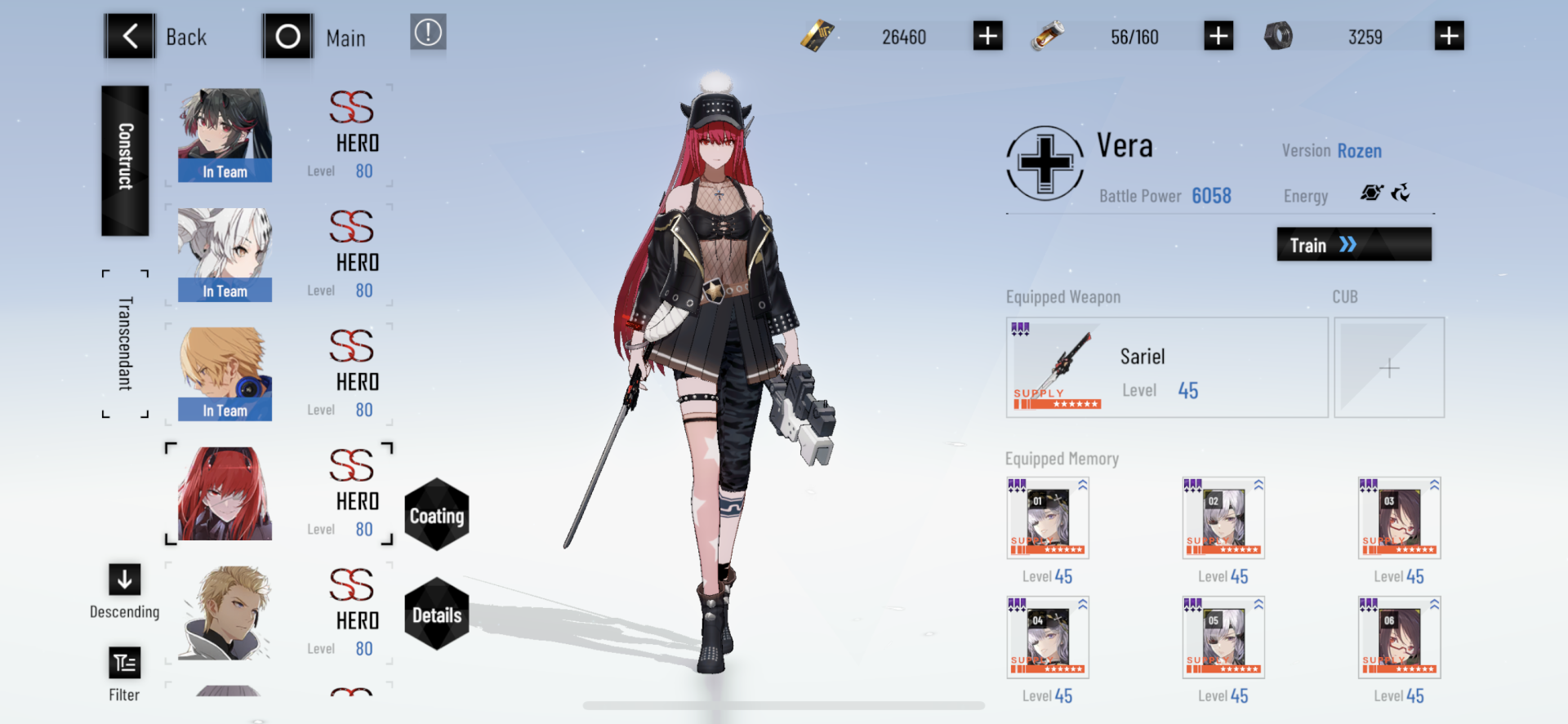
Task: Toggle sort order with the Descending arrow
Action: 124,580
